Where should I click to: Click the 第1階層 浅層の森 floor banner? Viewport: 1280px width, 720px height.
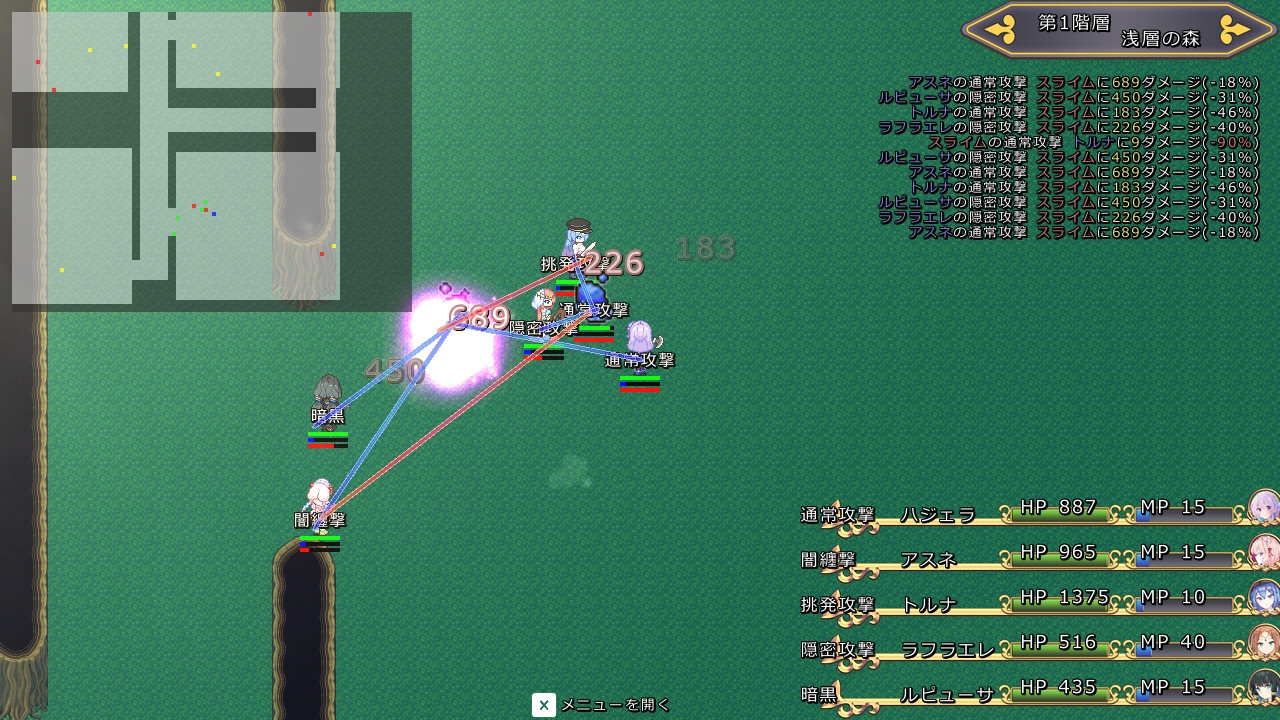[x=1118, y=30]
